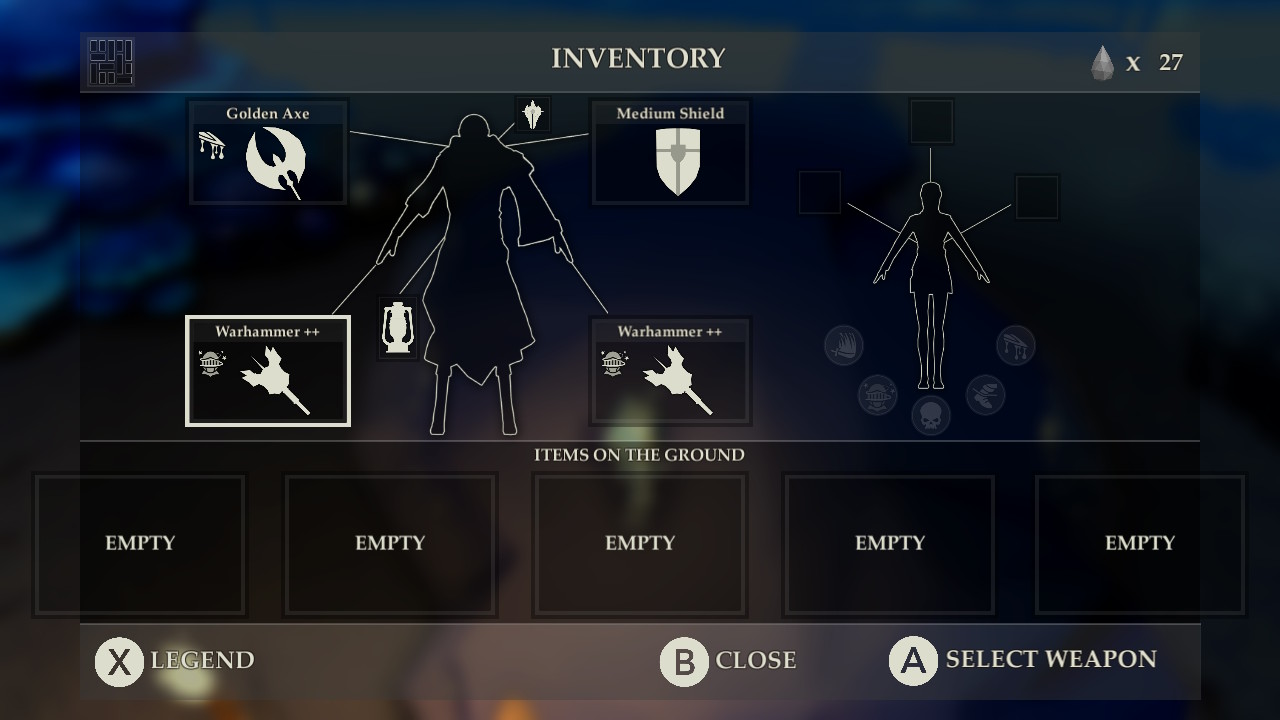1280x720 pixels.
Task: Select the skull blessing icon
Action: (x=931, y=415)
